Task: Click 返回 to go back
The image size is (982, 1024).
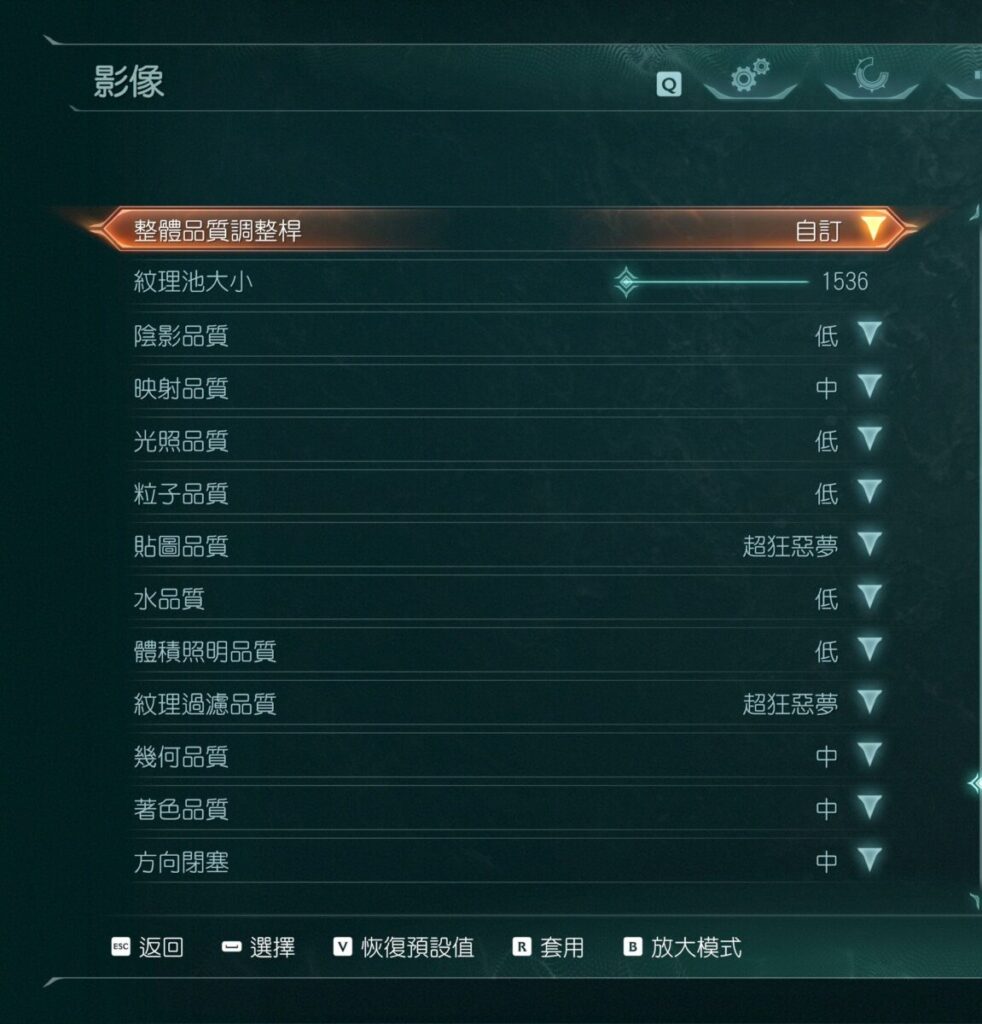Action: click(x=148, y=947)
